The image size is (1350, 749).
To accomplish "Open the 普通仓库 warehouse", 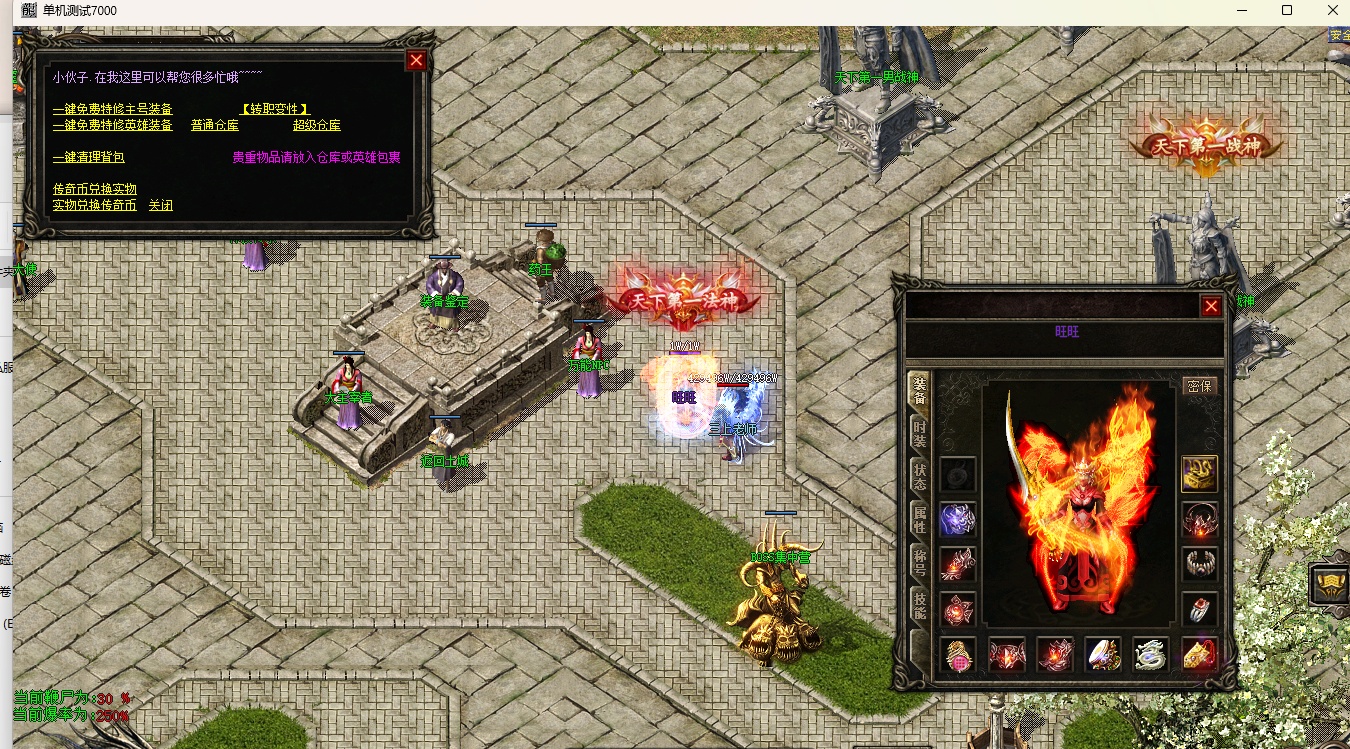I will click(214, 125).
